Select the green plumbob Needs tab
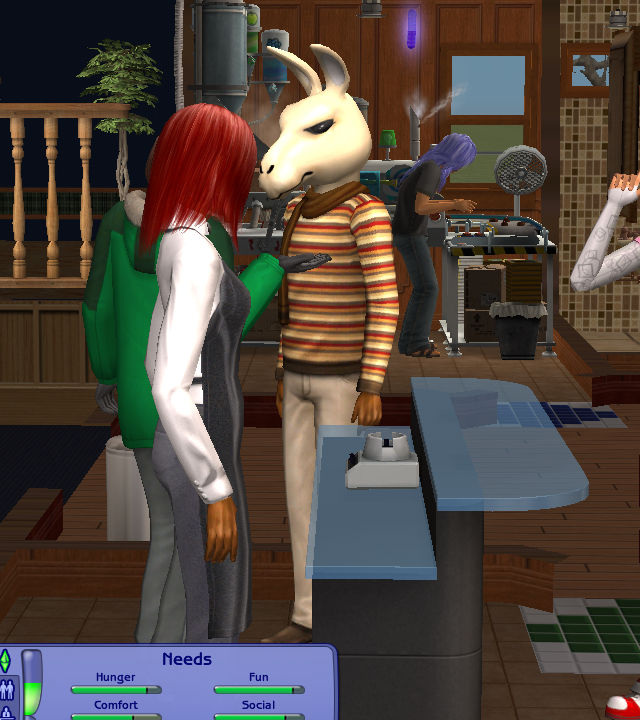The height and width of the screenshot is (720, 640). [x=6, y=661]
